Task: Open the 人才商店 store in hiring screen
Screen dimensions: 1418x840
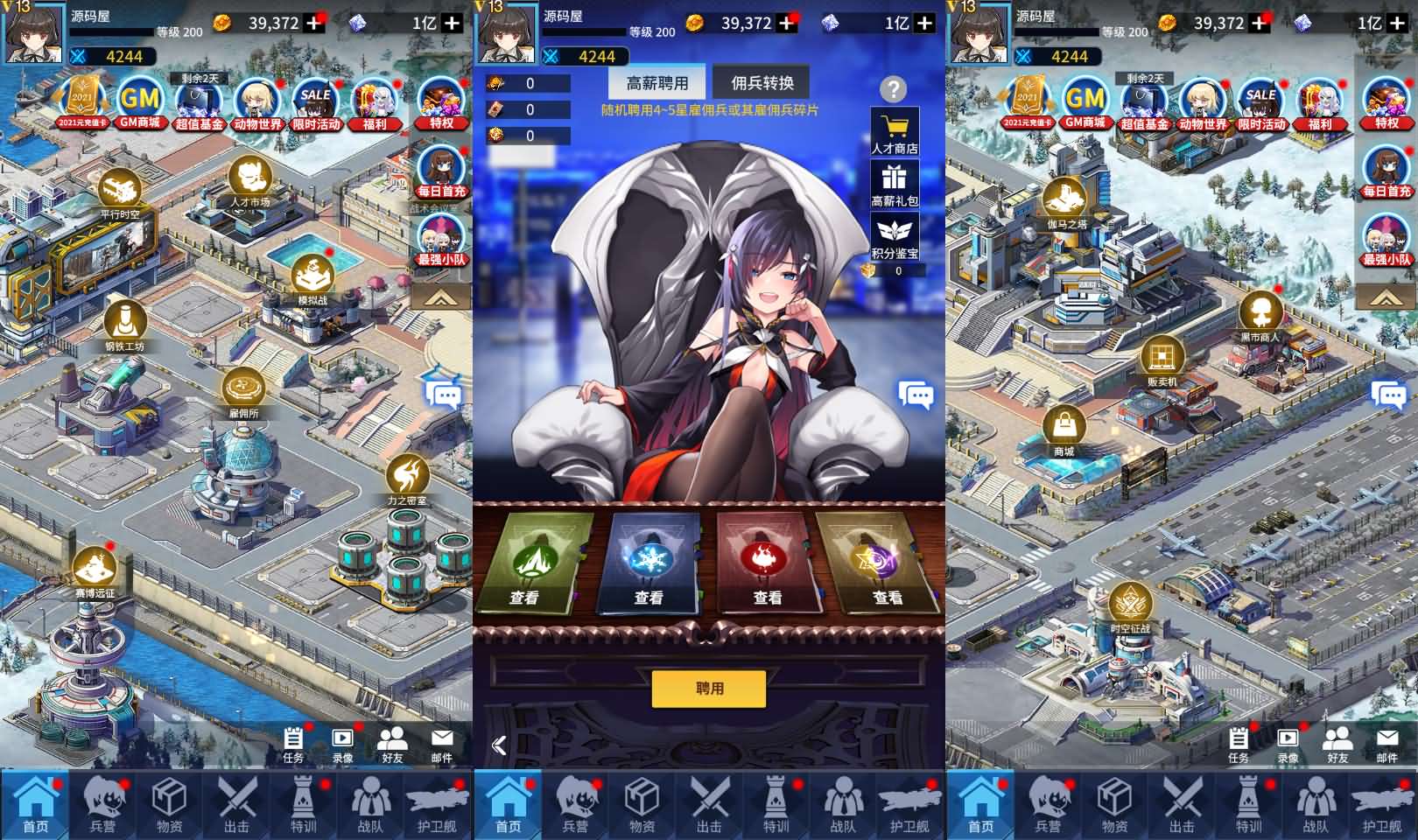Action: 895,131
